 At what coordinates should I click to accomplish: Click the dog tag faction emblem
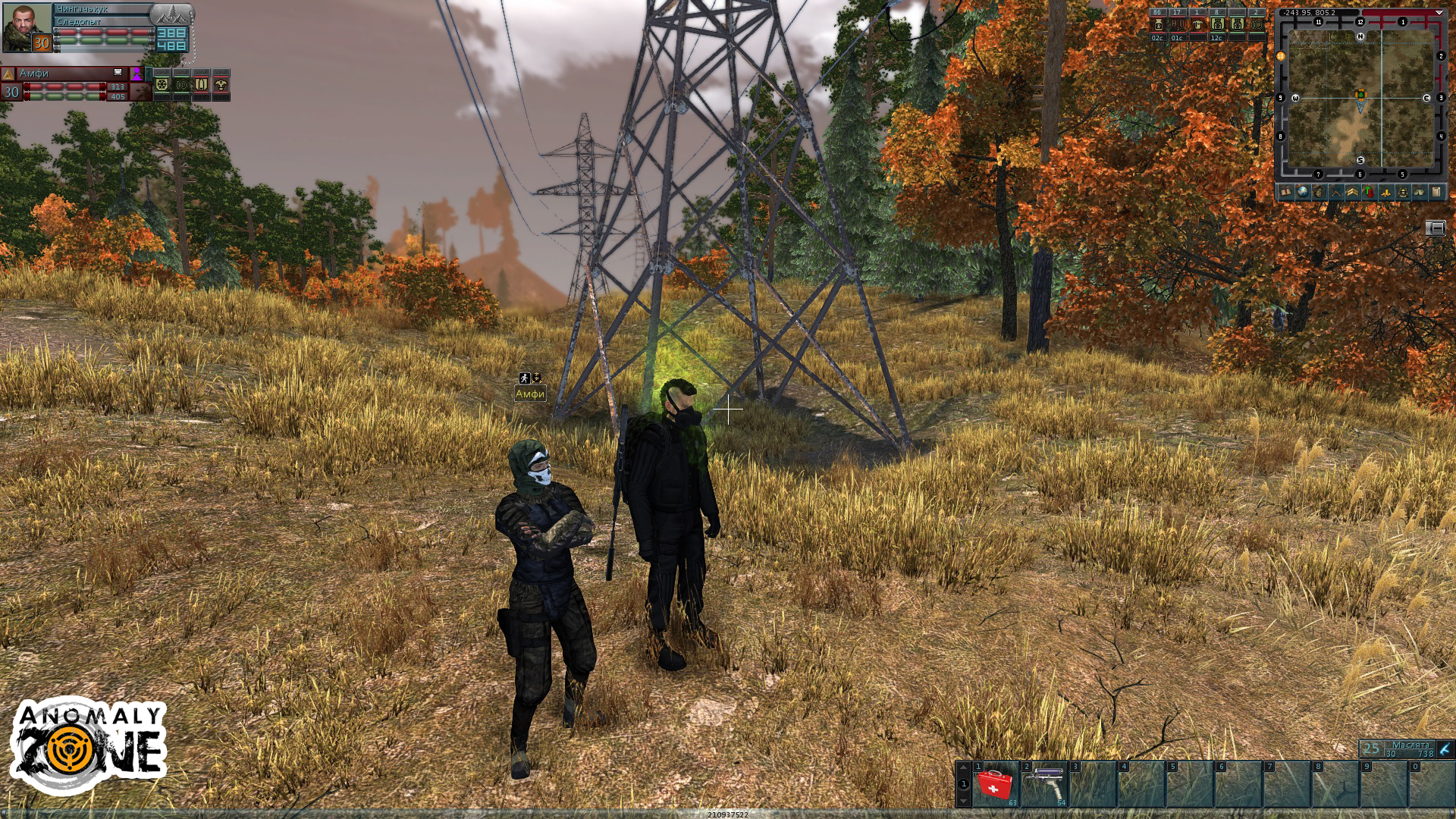pos(171,14)
